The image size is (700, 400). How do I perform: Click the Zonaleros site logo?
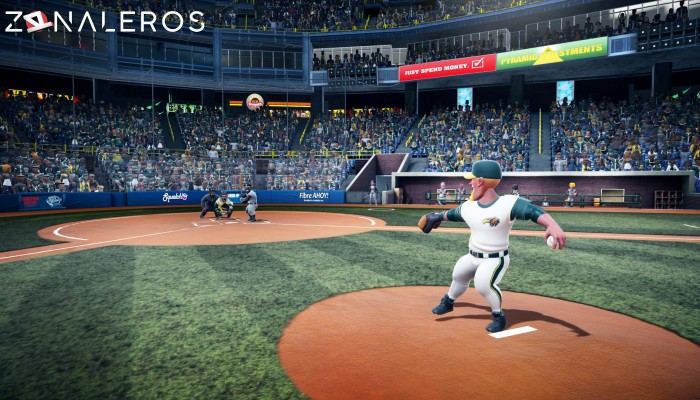point(104,21)
